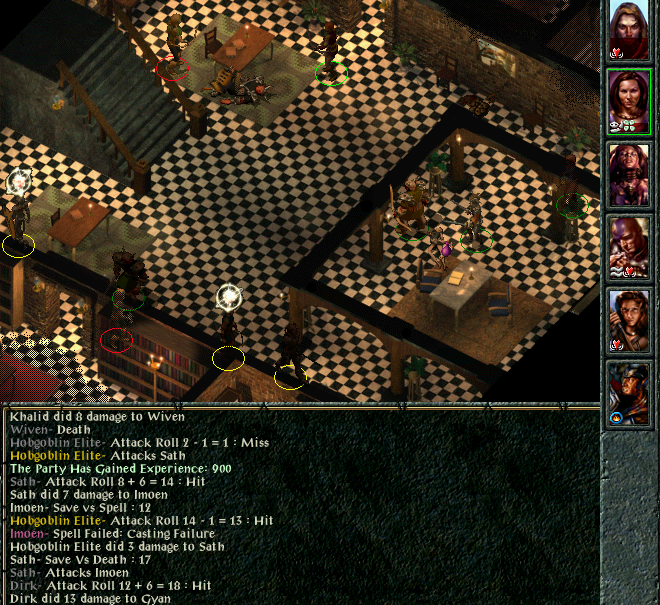Click the combat log message window
Image resolution: width=660 pixels, height=605 pixels.
(x=300, y=507)
